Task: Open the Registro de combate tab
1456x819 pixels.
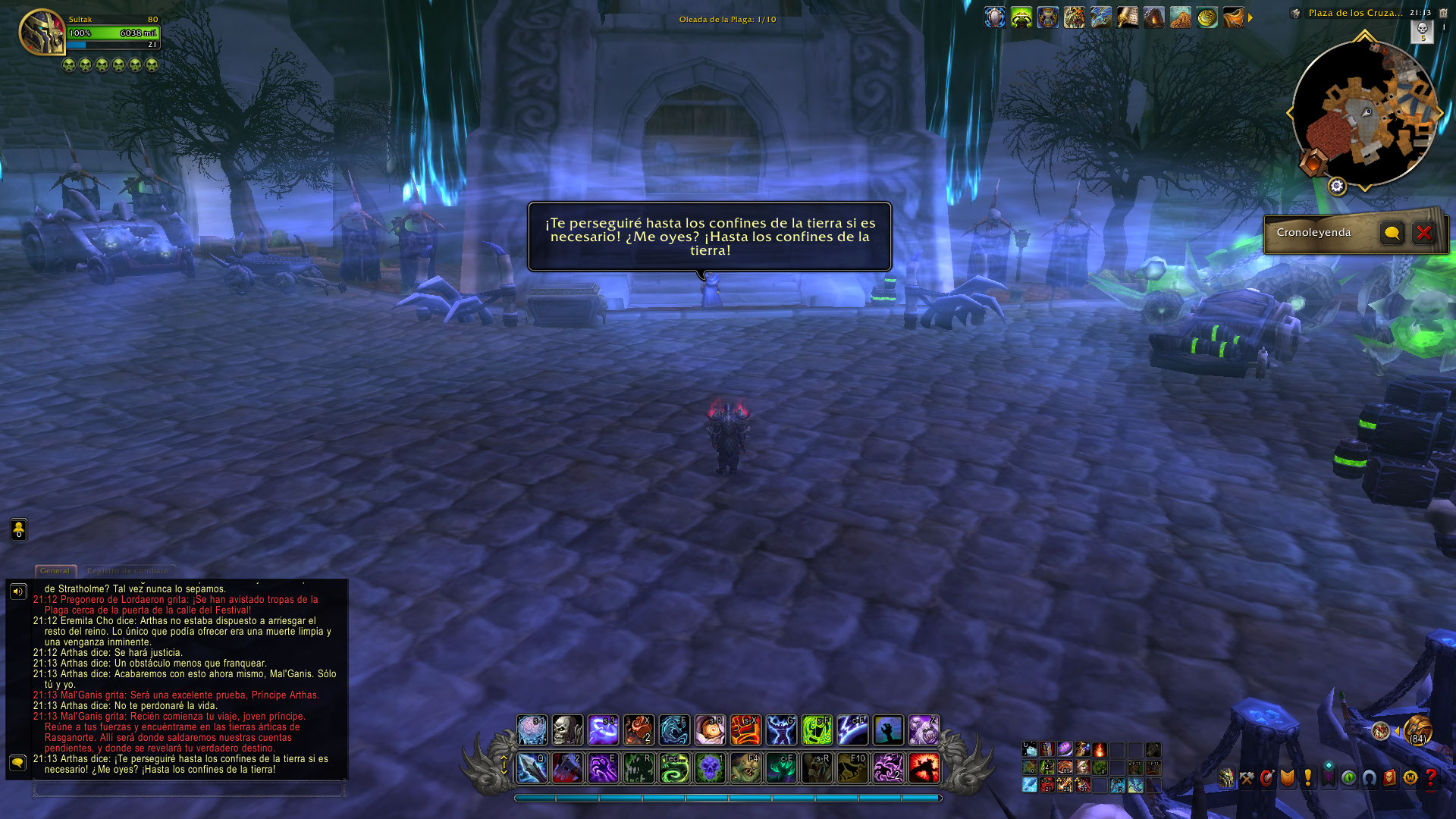Action: point(127,571)
